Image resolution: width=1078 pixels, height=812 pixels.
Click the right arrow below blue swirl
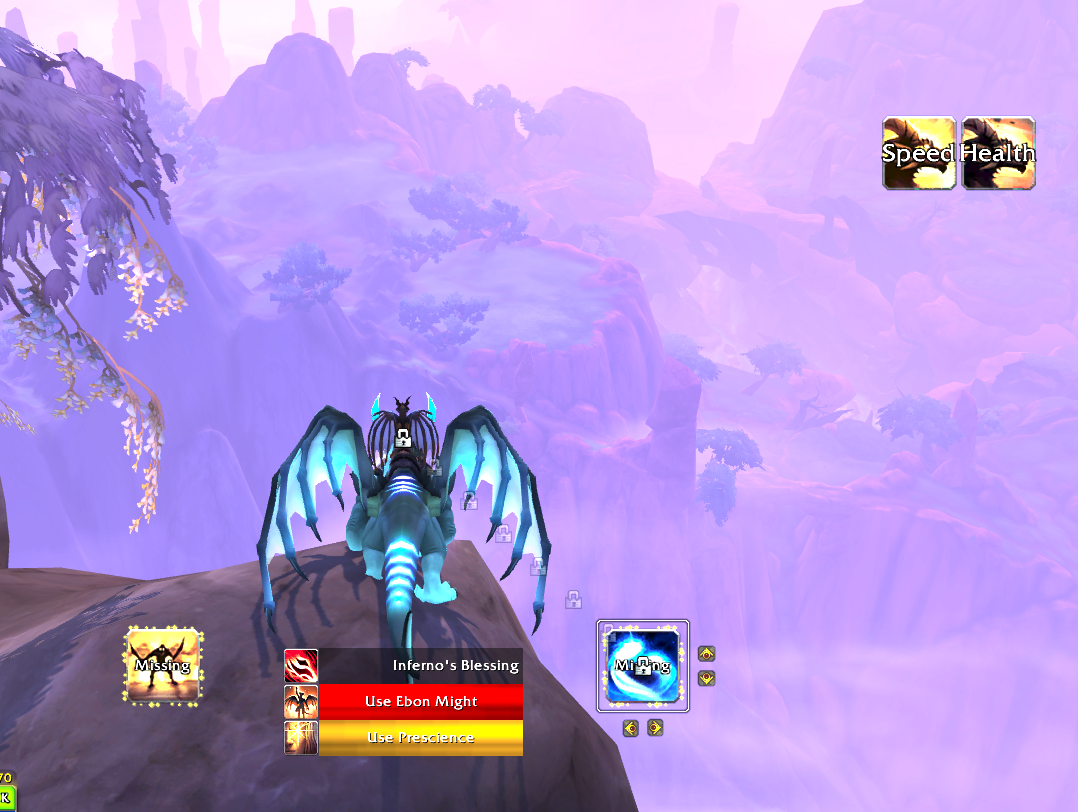point(655,728)
